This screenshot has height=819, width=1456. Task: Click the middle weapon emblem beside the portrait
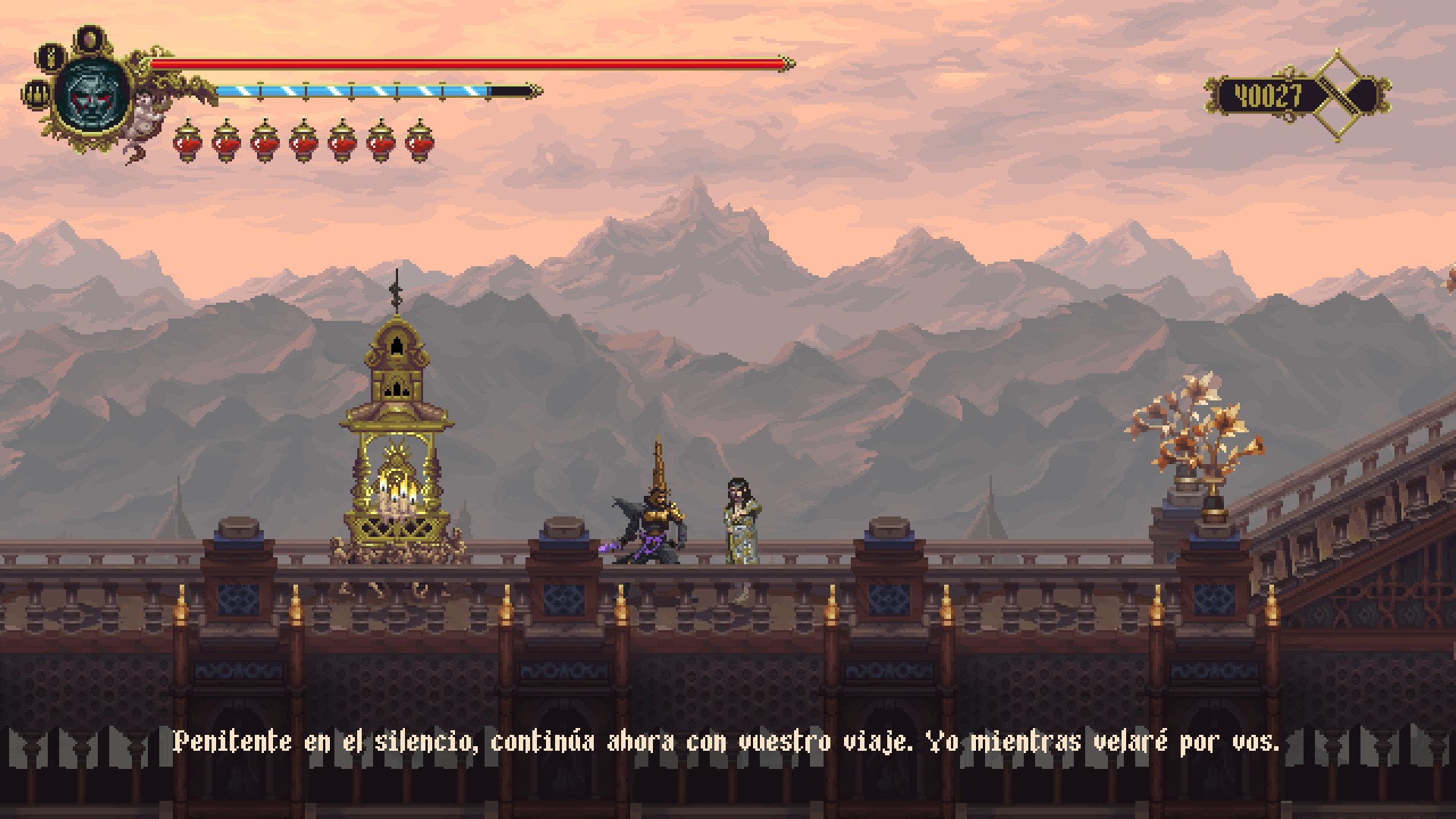50,58
